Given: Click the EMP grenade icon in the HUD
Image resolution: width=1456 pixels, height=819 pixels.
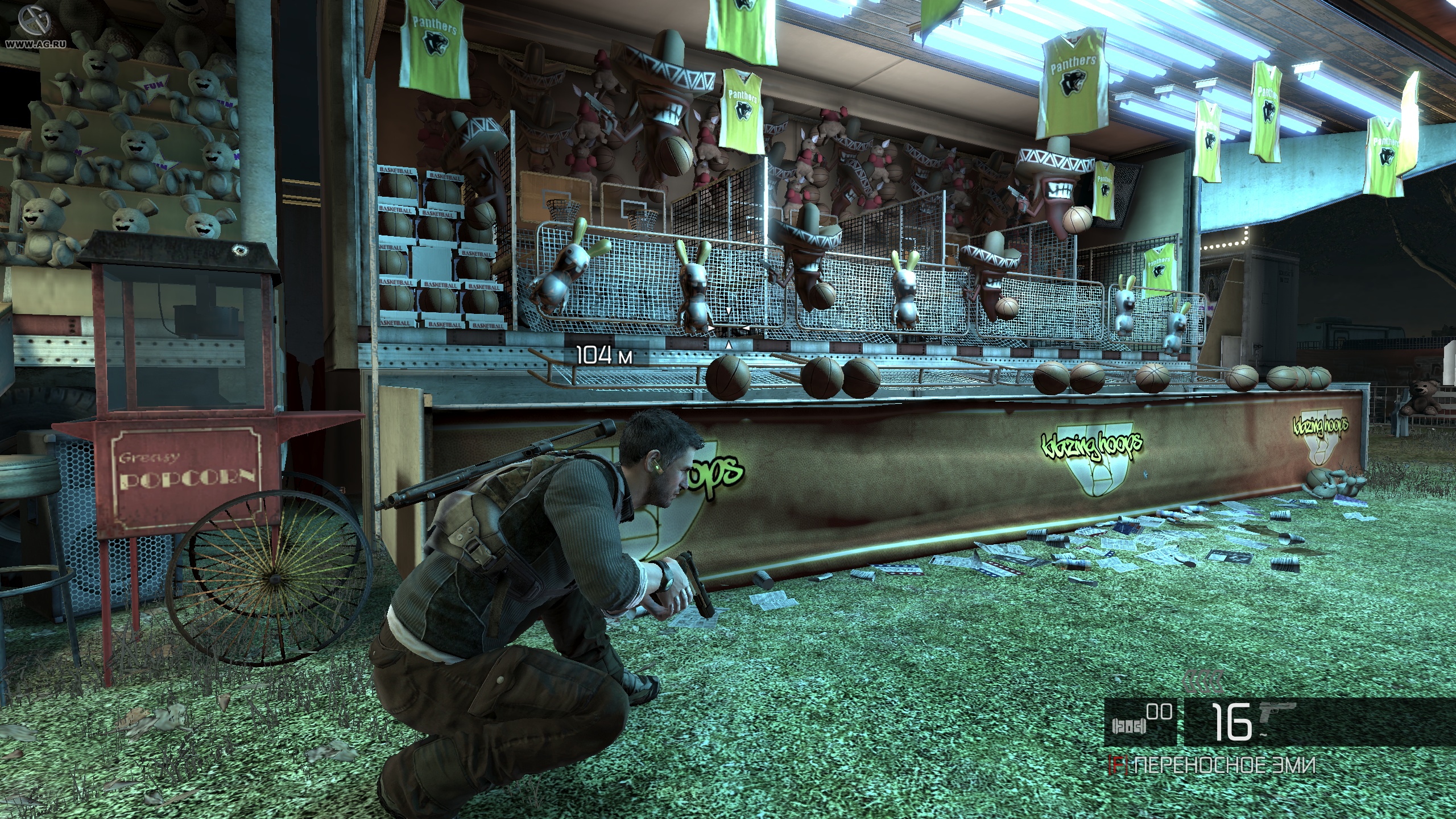Looking at the screenshot, I should (x=1129, y=727).
